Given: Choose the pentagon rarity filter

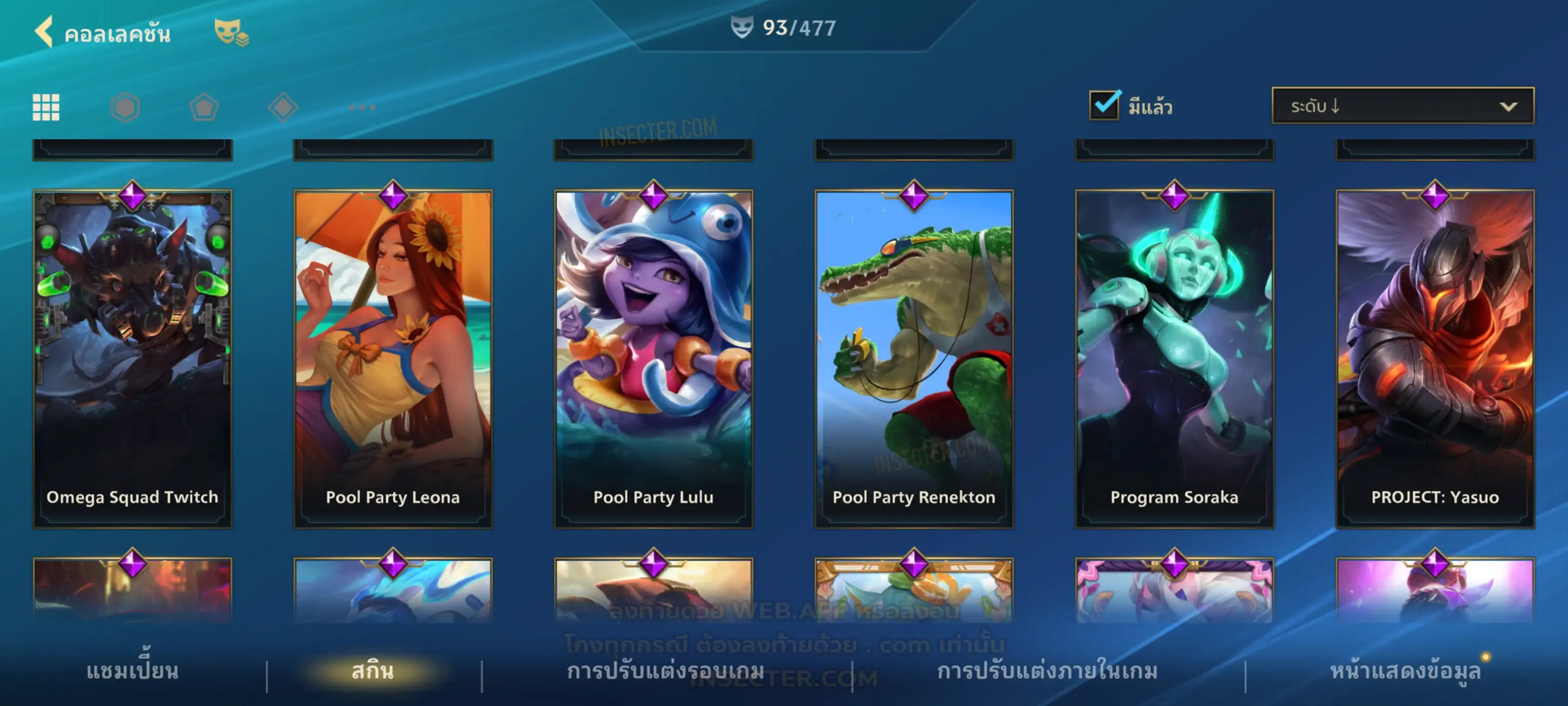Looking at the screenshot, I should click(x=204, y=107).
